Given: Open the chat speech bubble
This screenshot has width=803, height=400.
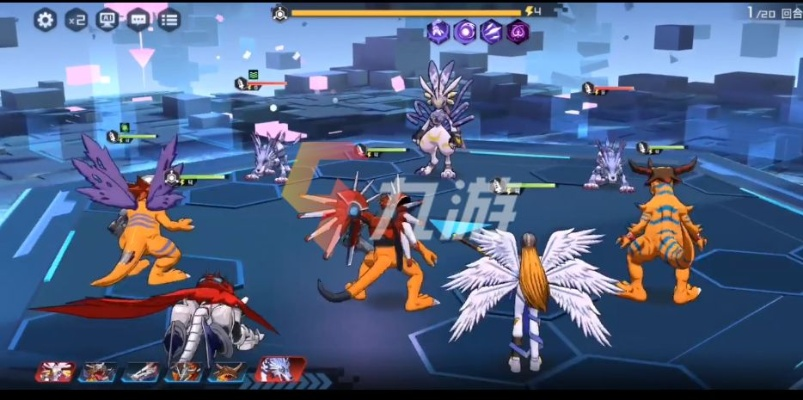Looking at the screenshot, I should click(138, 19).
